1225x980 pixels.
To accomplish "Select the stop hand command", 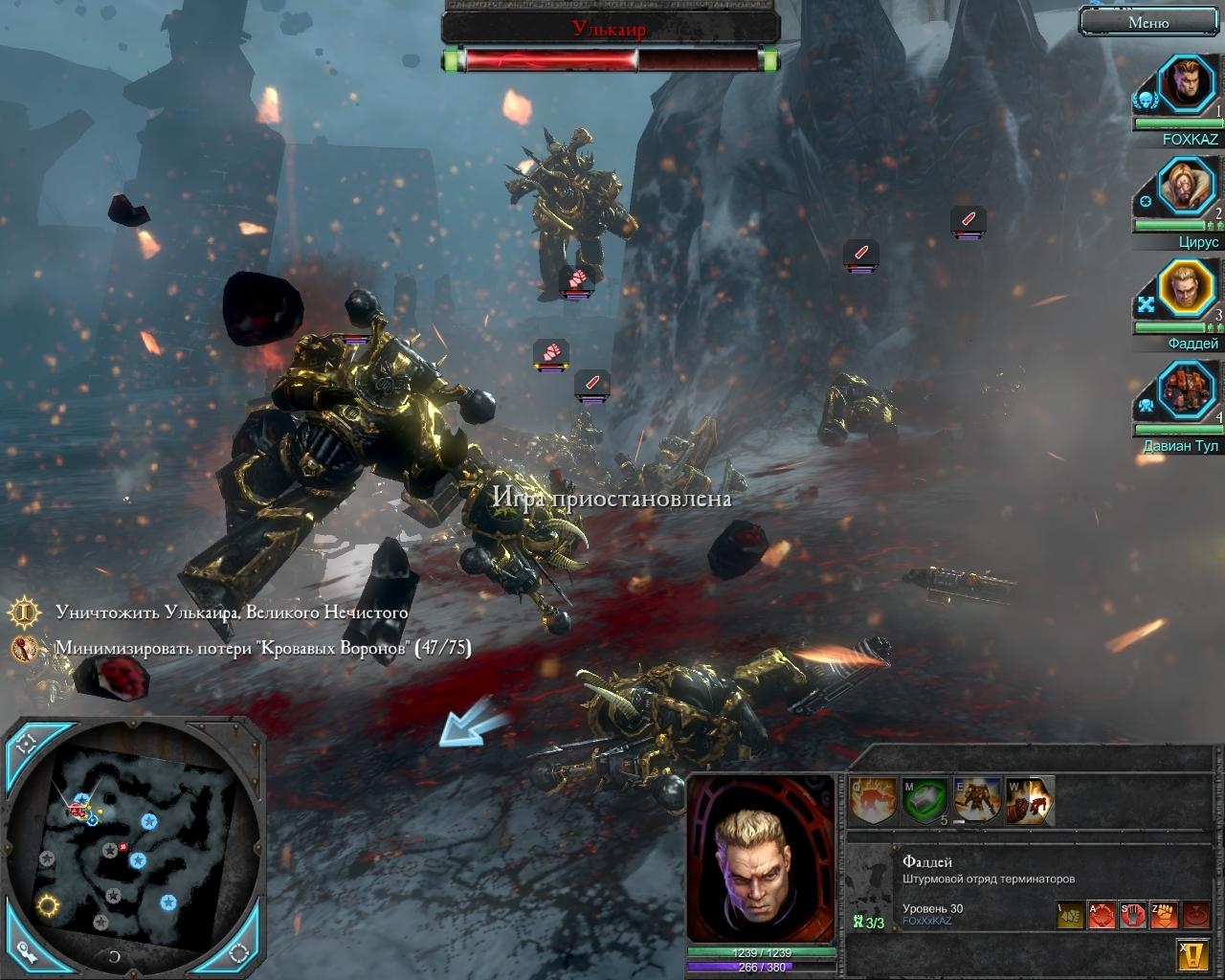I will (x=1132, y=916).
